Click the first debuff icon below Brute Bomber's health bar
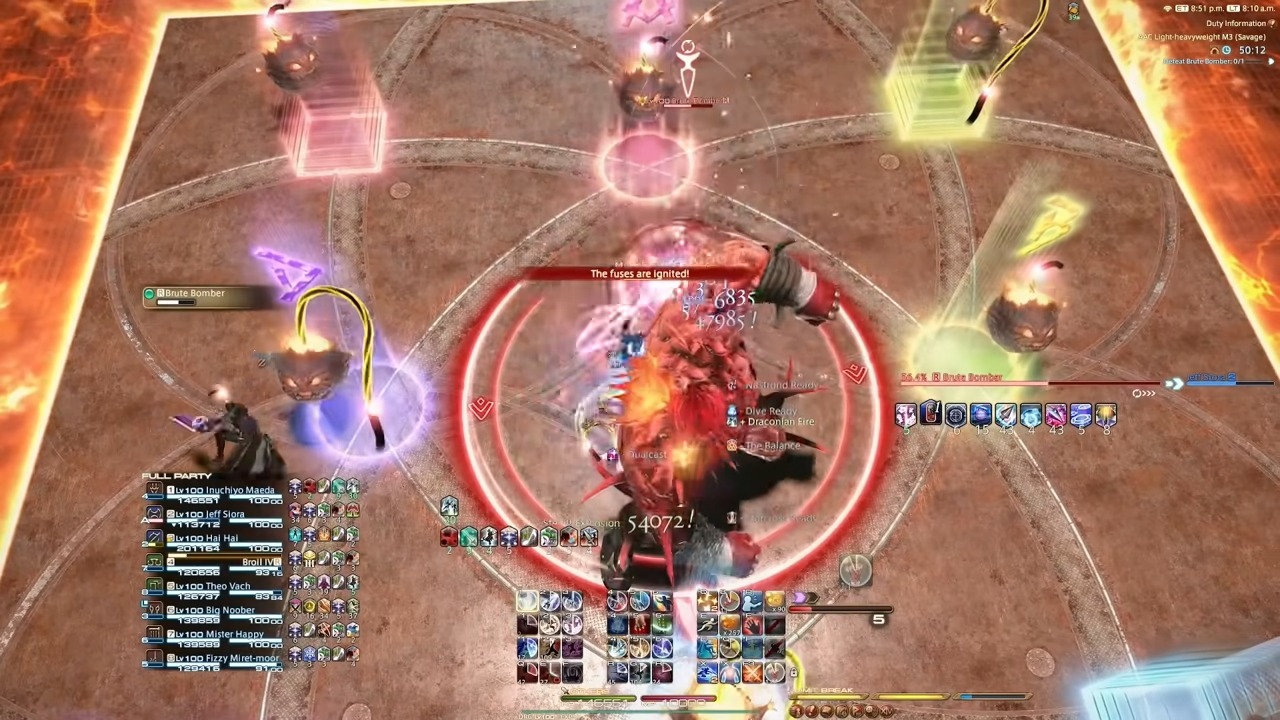1280x720 pixels. (x=907, y=415)
